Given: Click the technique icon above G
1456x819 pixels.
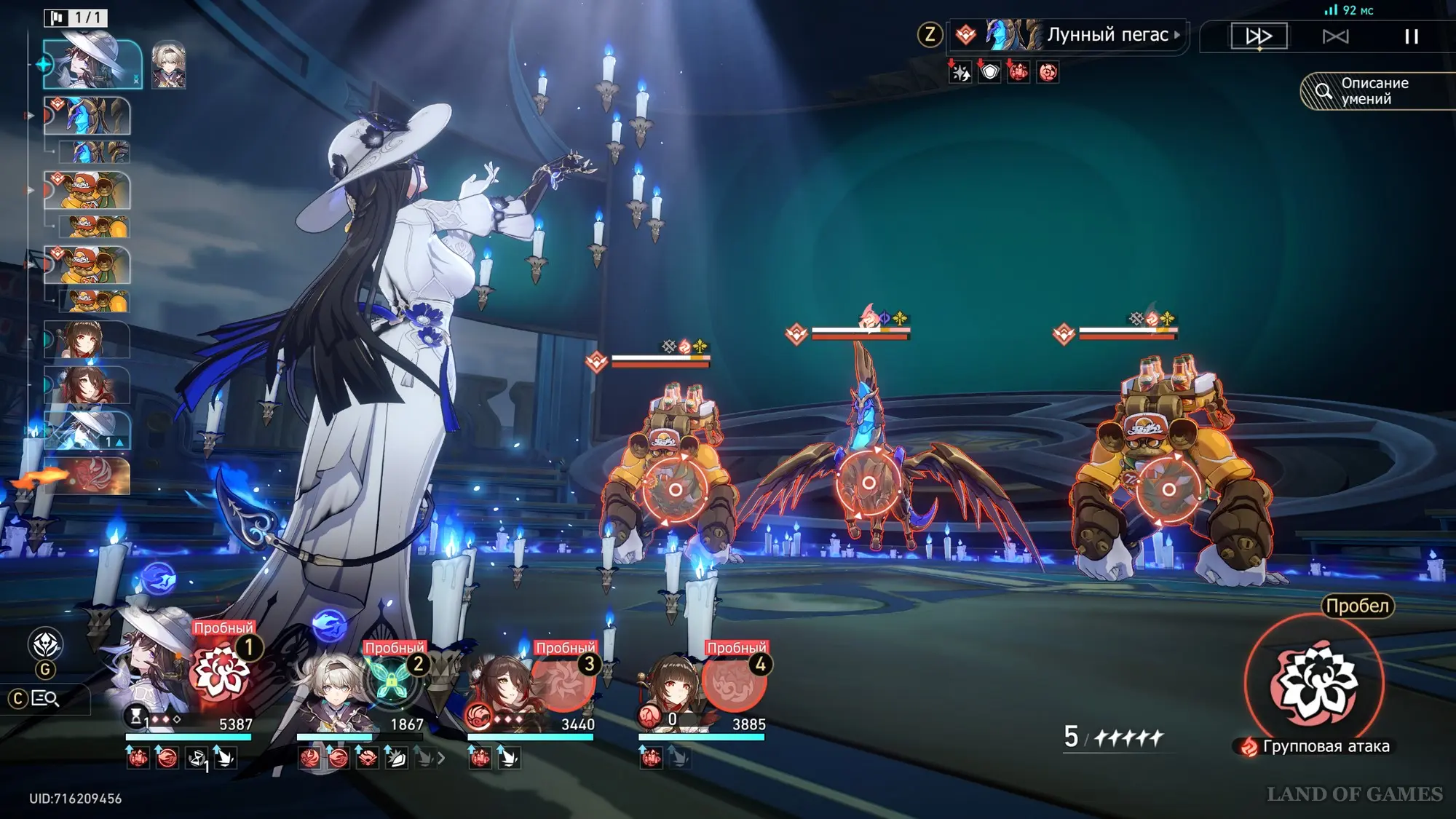Looking at the screenshot, I should click(45, 644).
